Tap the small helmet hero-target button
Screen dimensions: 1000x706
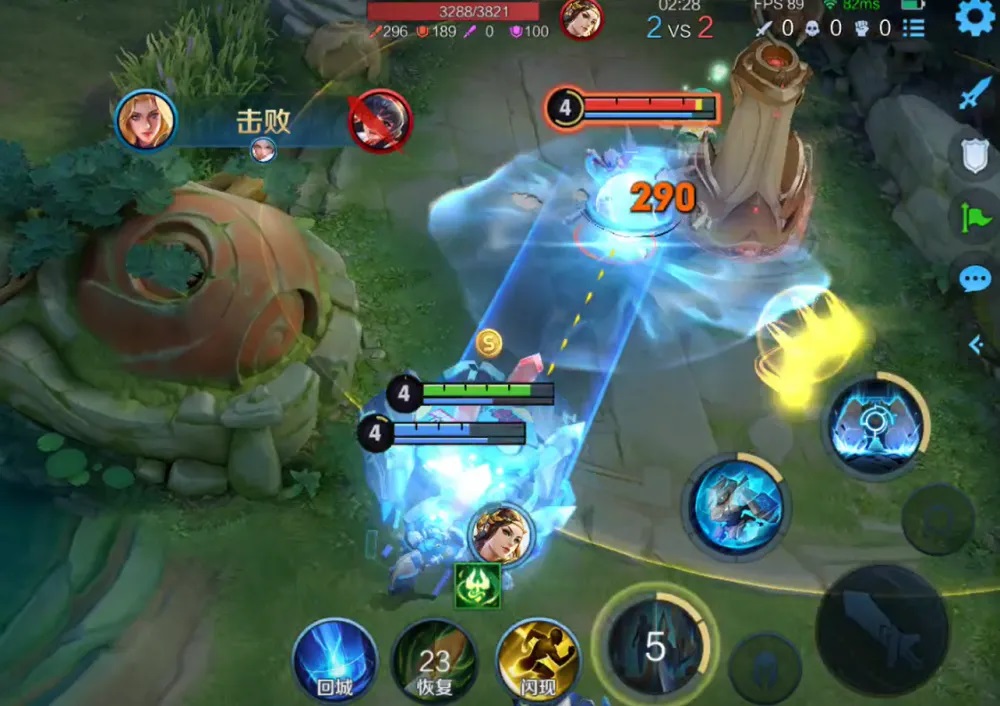(x=764, y=668)
